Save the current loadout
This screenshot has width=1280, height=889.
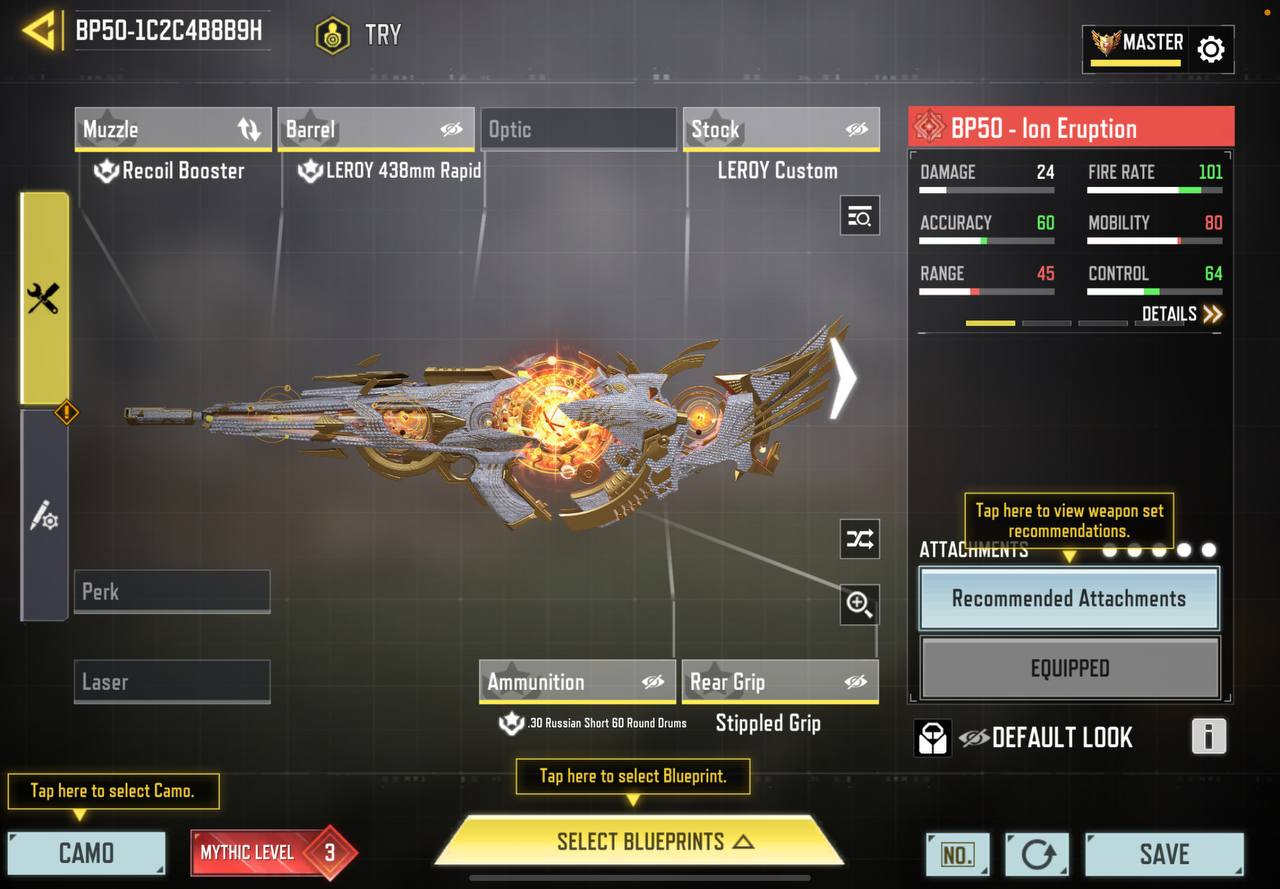tap(1164, 854)
